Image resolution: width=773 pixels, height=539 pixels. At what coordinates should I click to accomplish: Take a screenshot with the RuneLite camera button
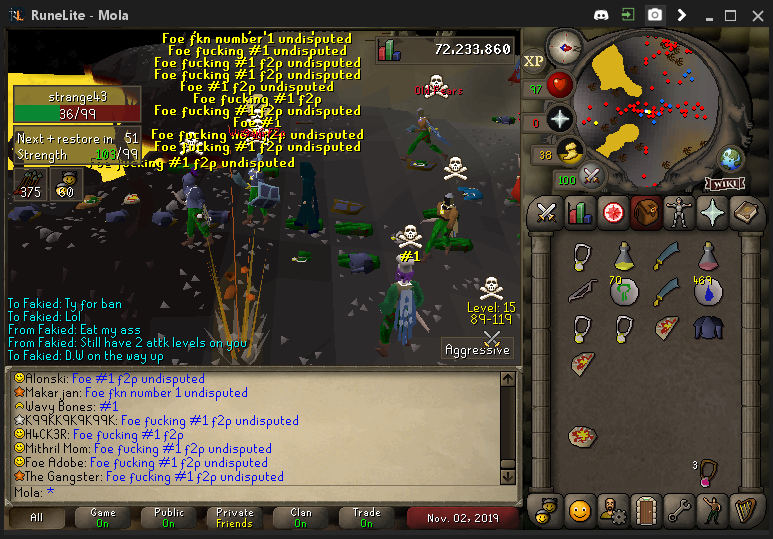click(x=654, y=15)
